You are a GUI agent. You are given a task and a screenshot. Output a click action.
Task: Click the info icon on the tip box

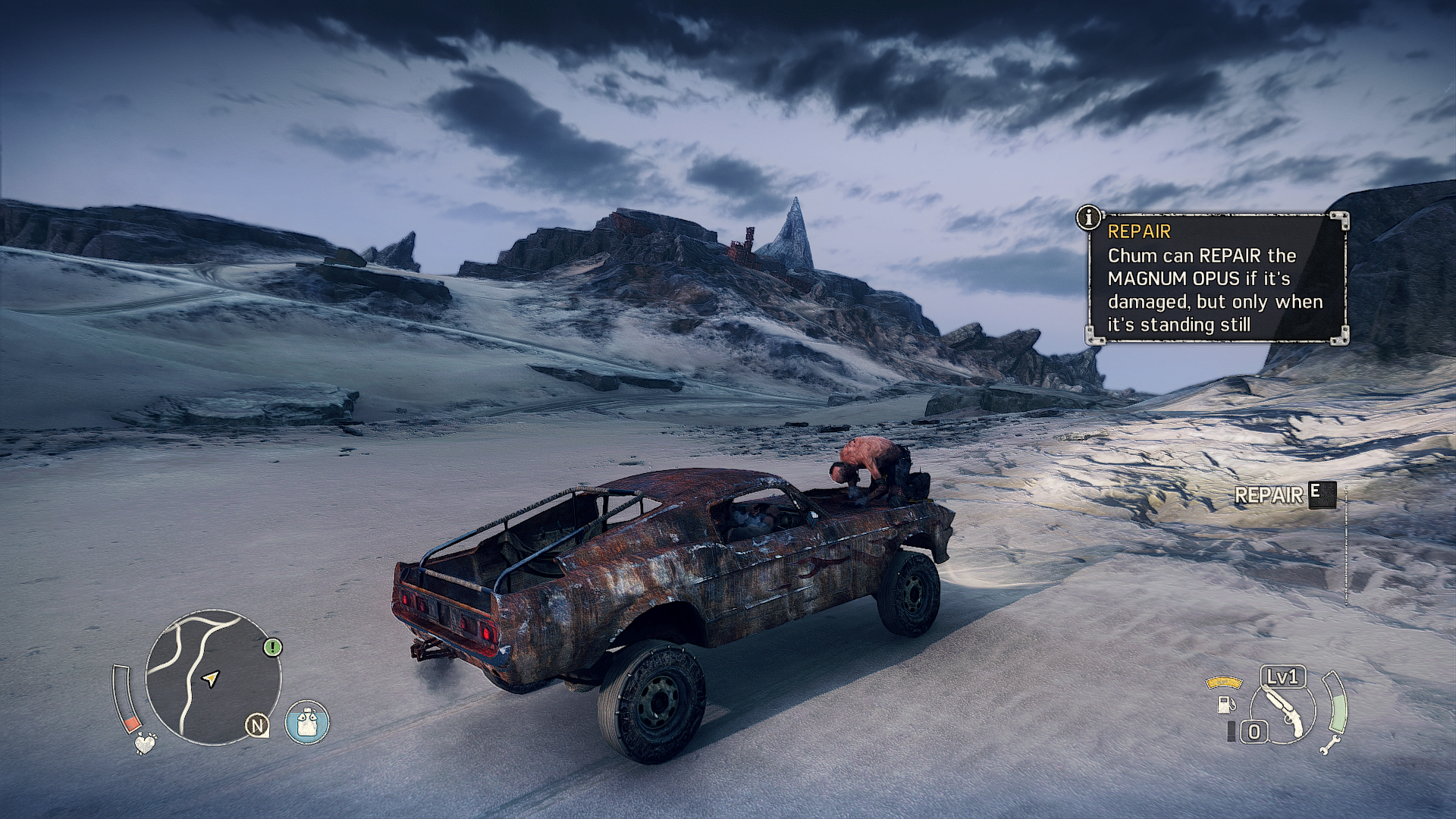[x=1089, y=218]
